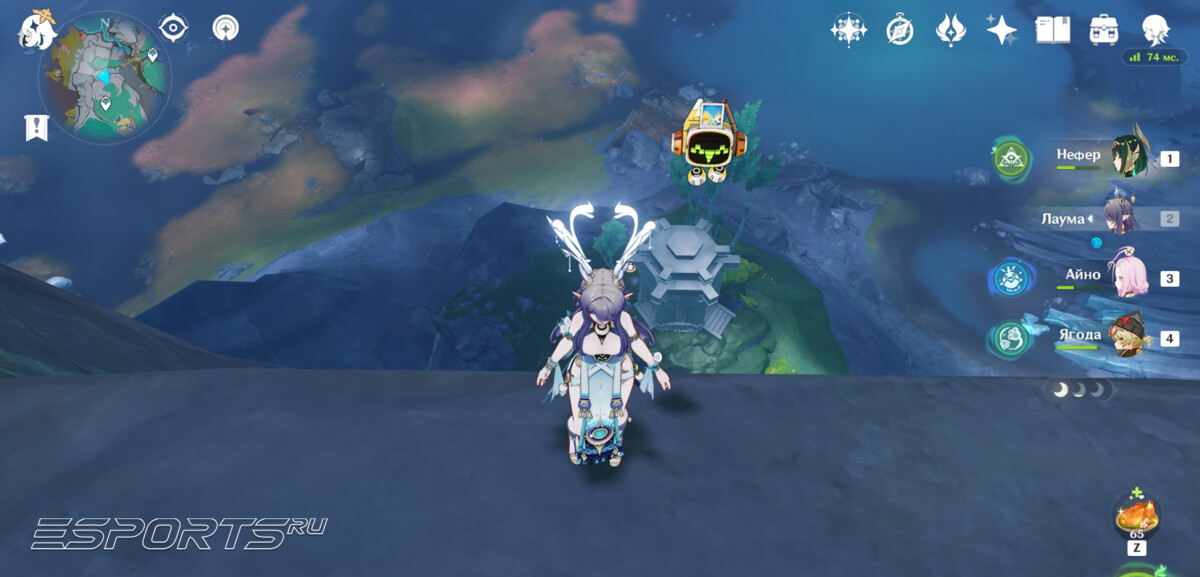This screenshot has width=1200, height=577.
Task: Activate the blue skill icon beside Айно
Action: point(1011,278)
